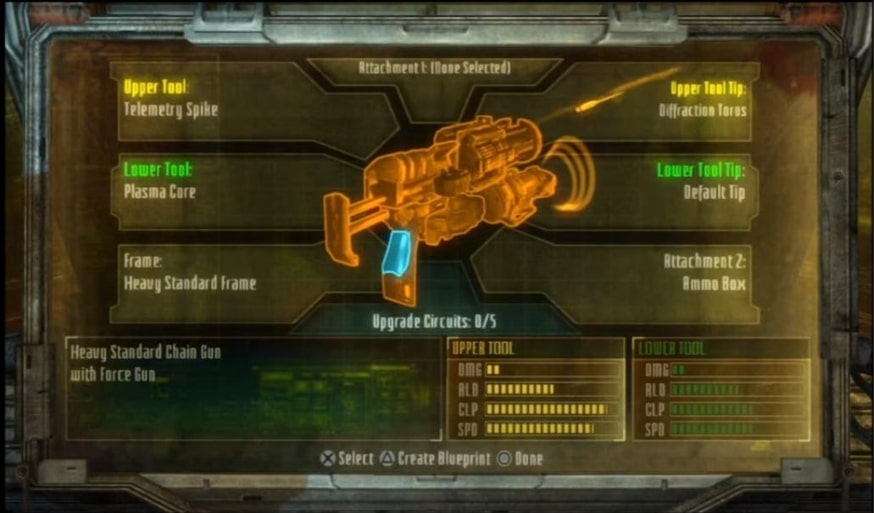The height and width of the screenshot is (513, 874).
Task: Choose the Lower Tool Plasma Core slot
Action: (x=200, y=181)
